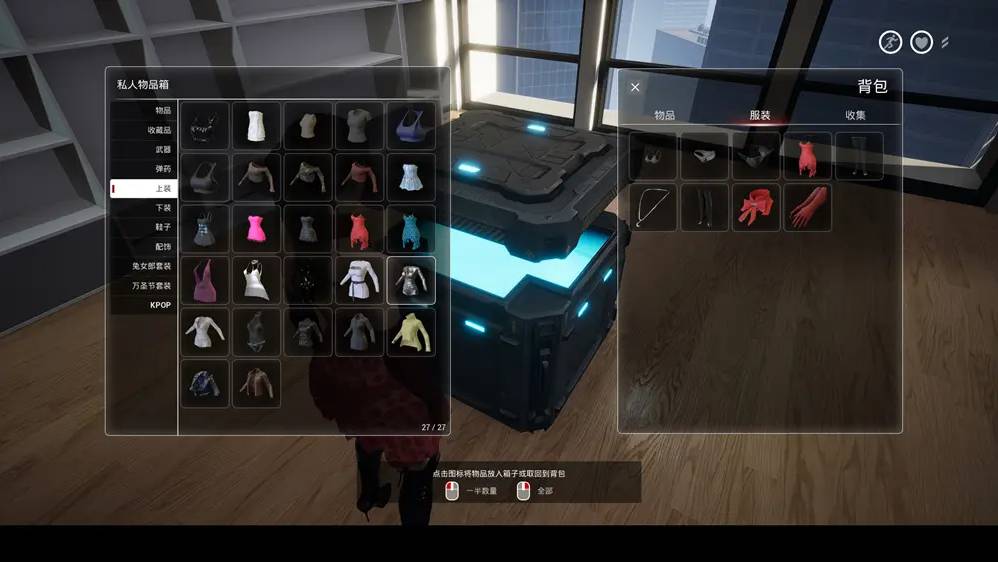Open the 兔女郎套装 category
Screen dimensions: 998x562
pyautogui.click(x=144, y=266)
